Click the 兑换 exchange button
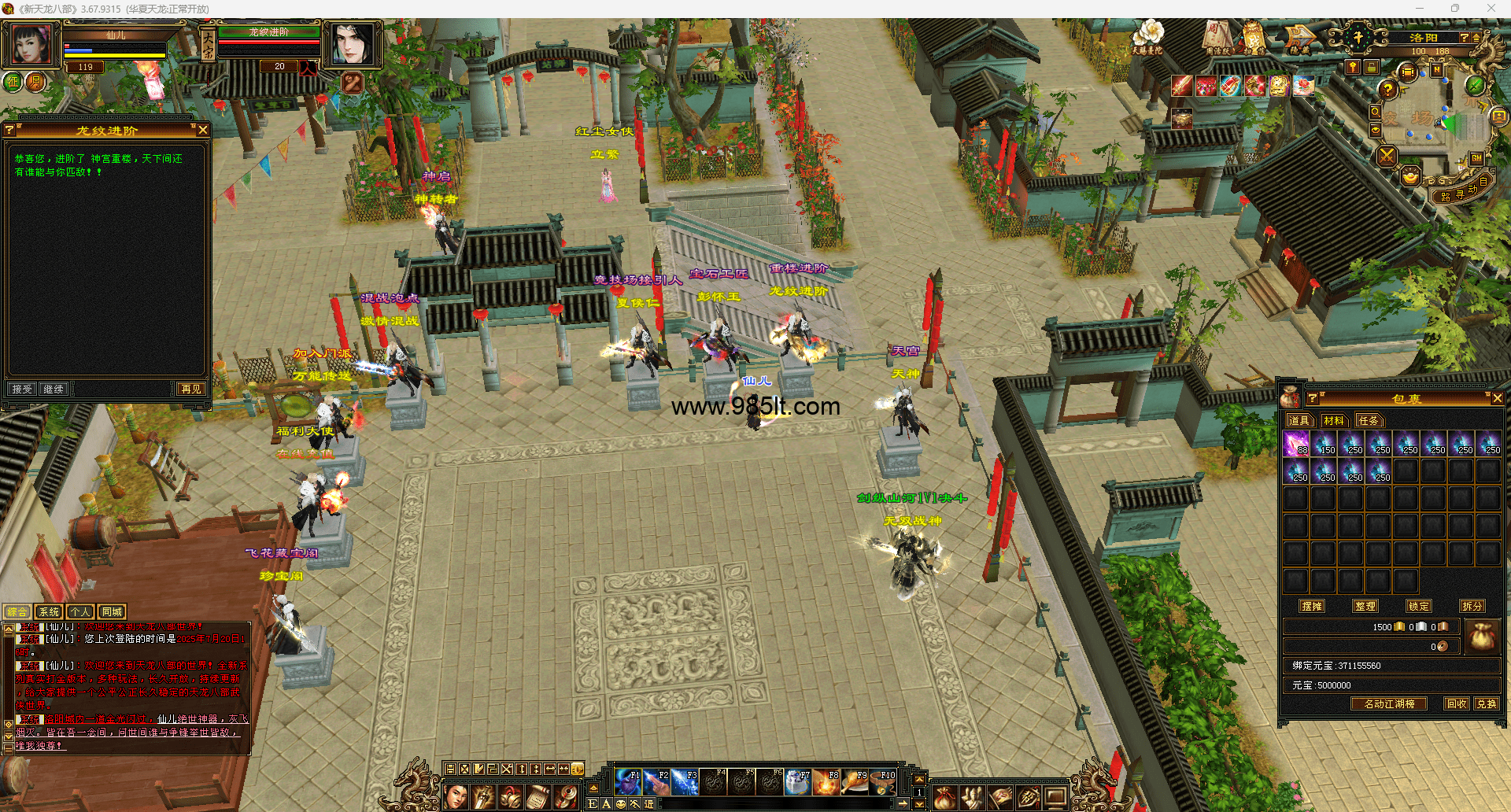The height and width of the screenshot is (812, 1511). point(1487,704)
